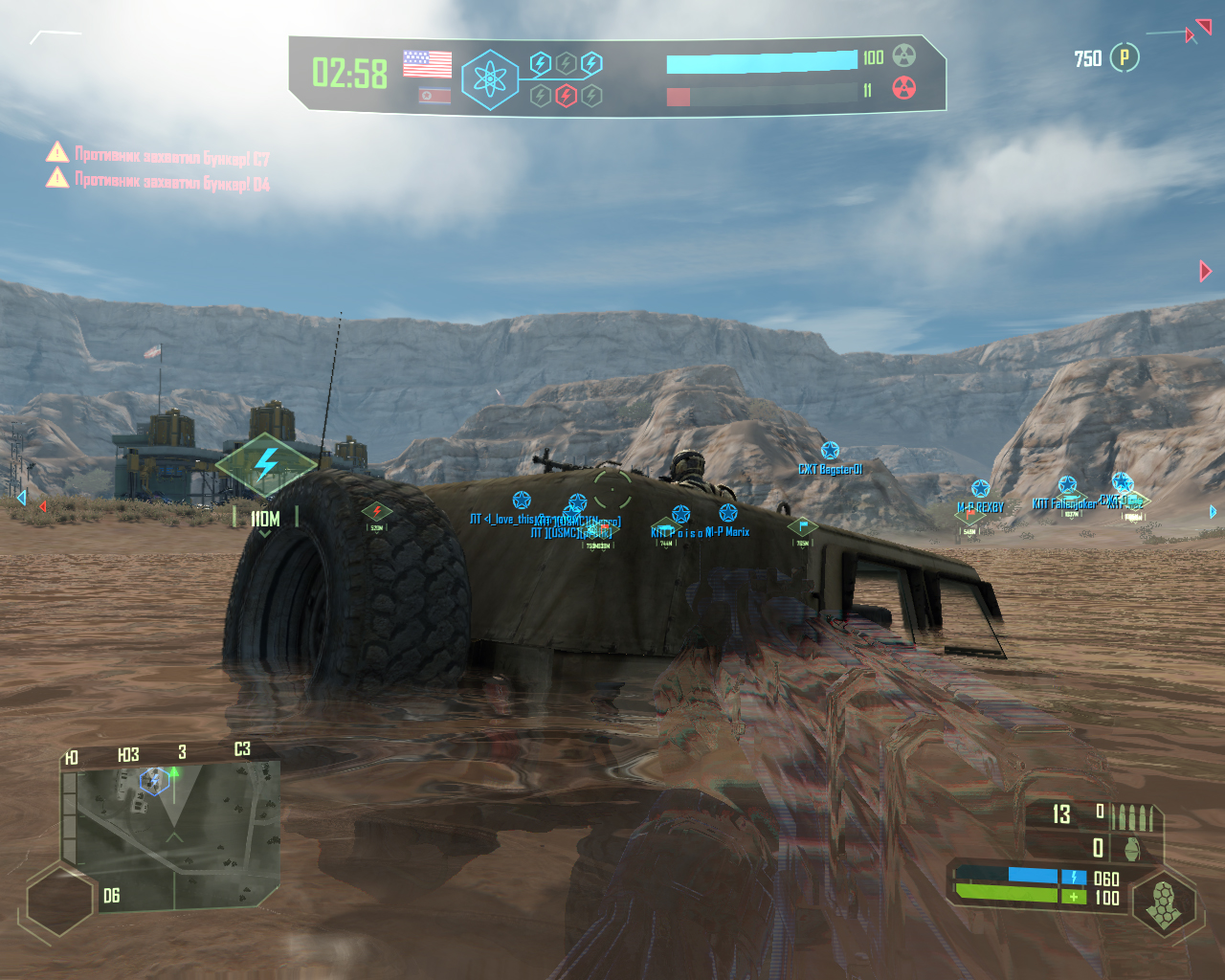Viewport: 1225px width, 980px height.
Task: Click the red radiation symbol icon
Action: pos(904,89)
